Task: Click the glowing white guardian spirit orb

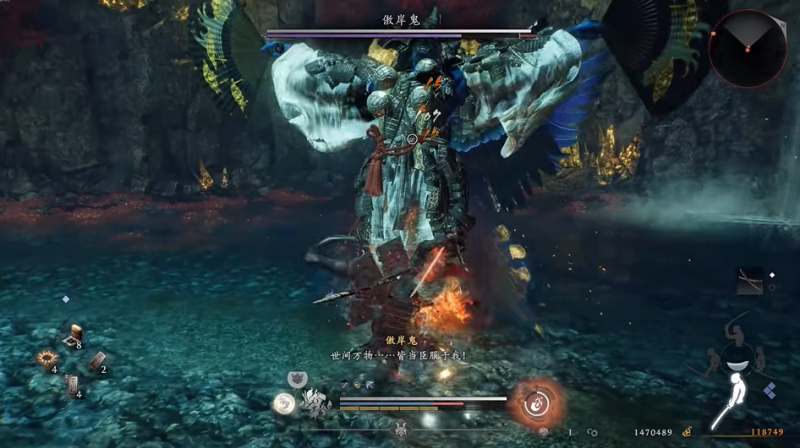Action: pyautogui.click(x=284, y=403)
